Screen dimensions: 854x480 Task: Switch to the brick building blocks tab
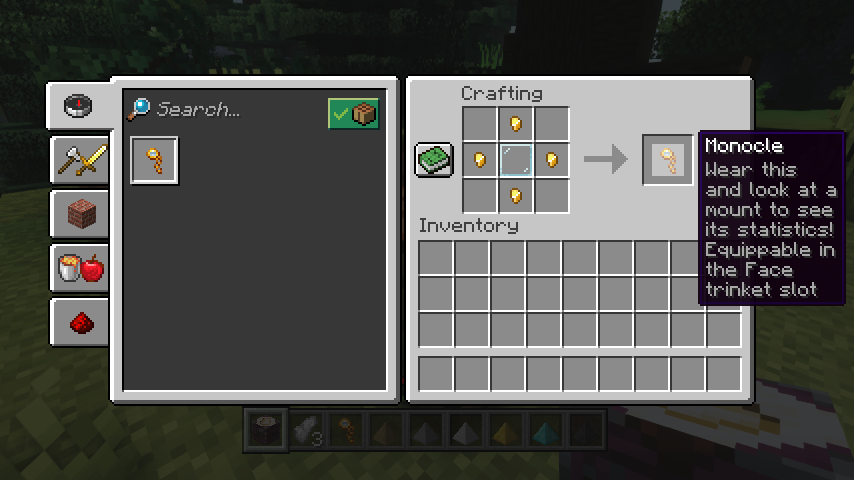pos(81,213)
